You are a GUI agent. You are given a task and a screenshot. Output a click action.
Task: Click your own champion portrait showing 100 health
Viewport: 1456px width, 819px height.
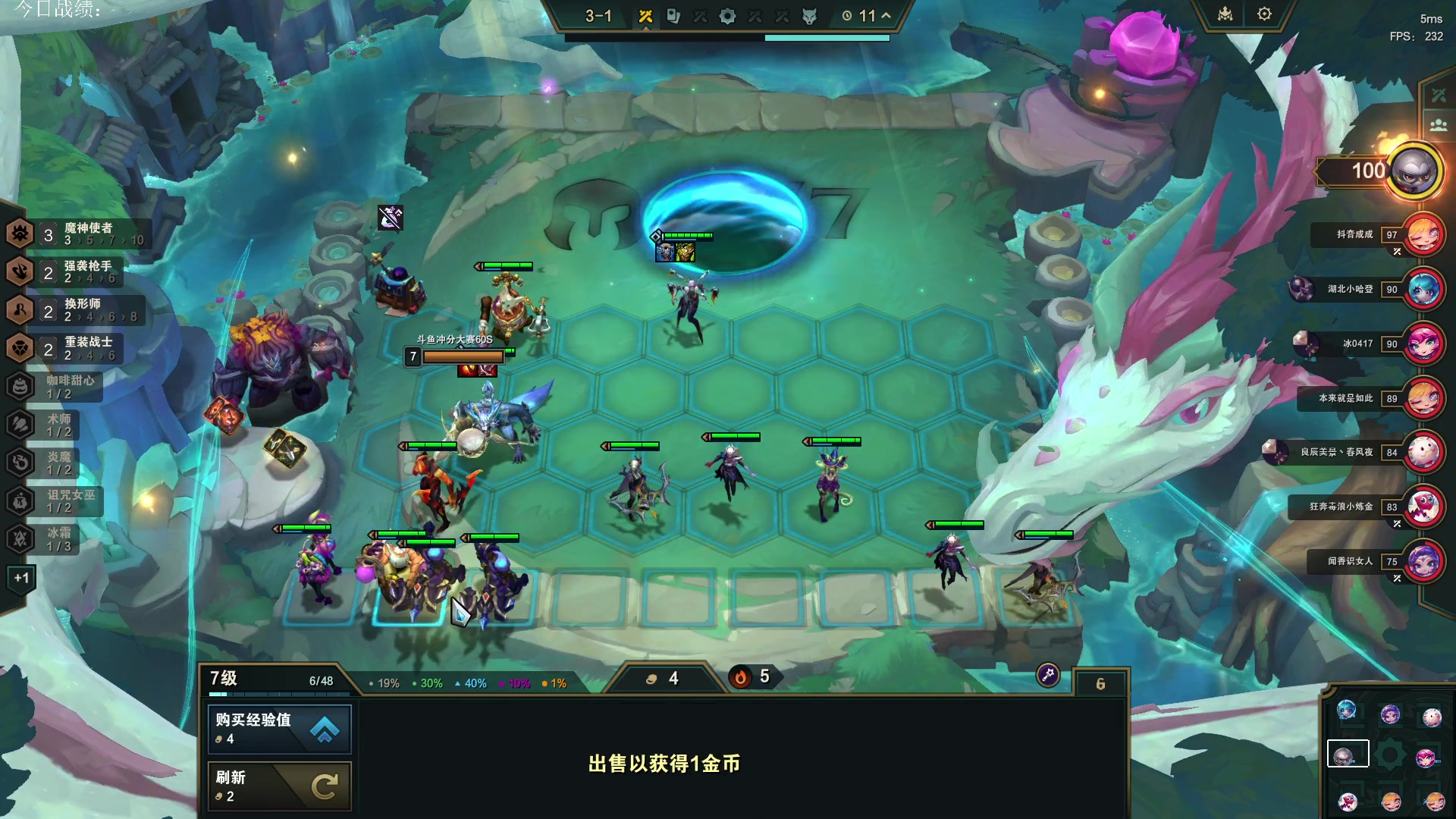[1415, 171]
